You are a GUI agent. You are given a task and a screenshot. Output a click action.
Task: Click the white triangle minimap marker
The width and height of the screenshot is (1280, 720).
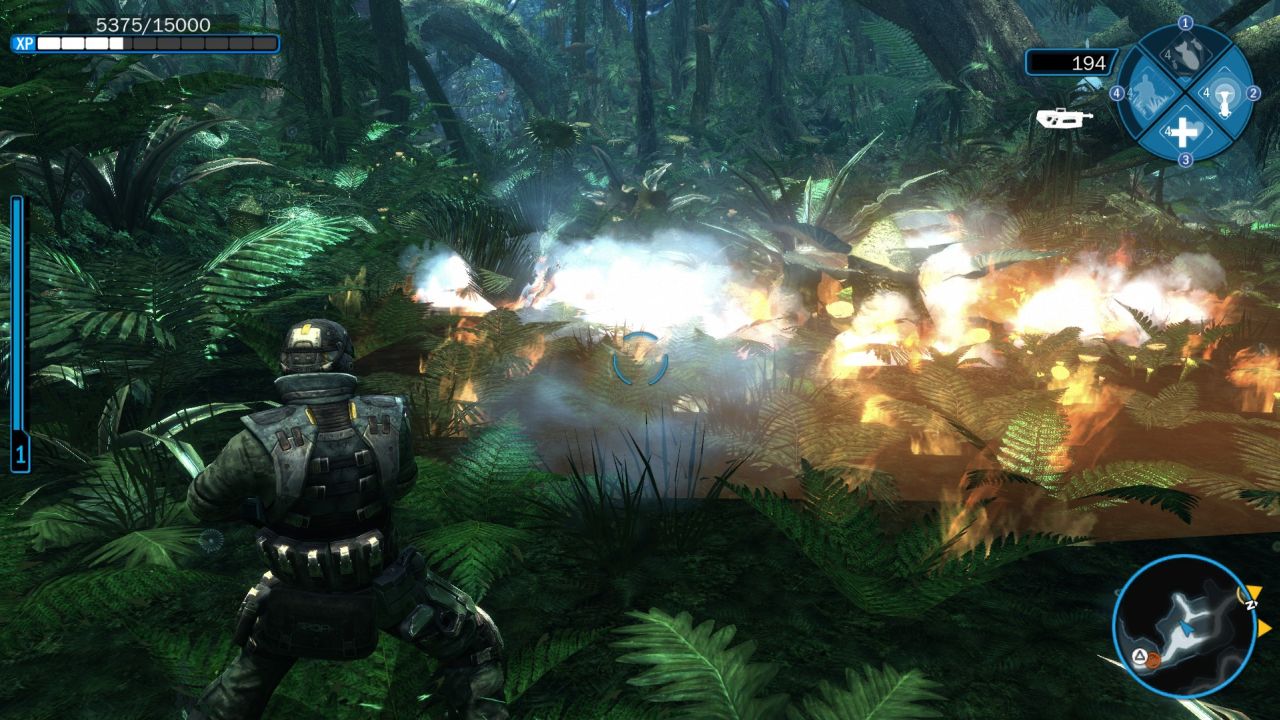tap(1138, 658)
